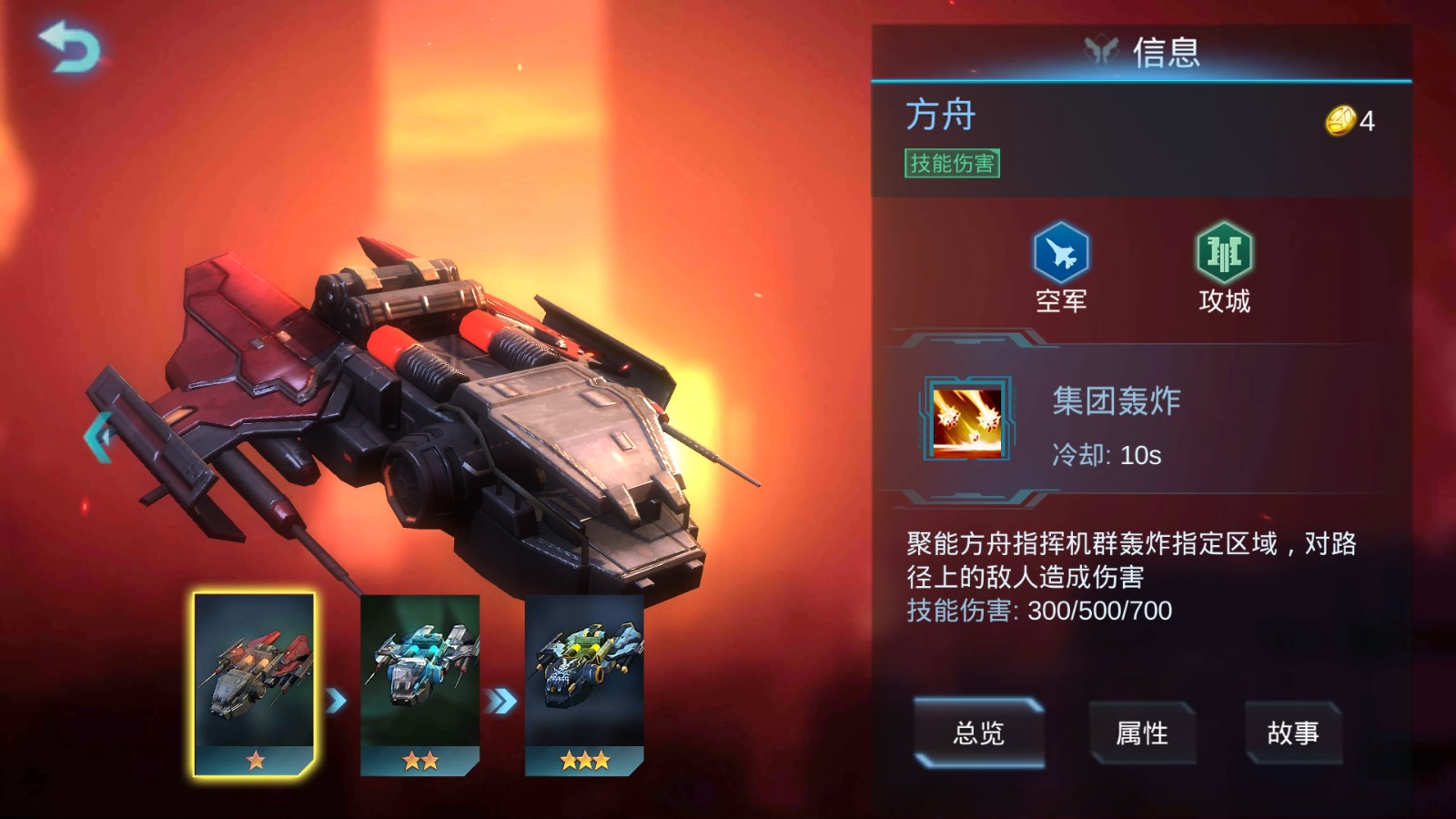
Task: Select the three-star yellow ship thumbnail
Action: (584, 682)
